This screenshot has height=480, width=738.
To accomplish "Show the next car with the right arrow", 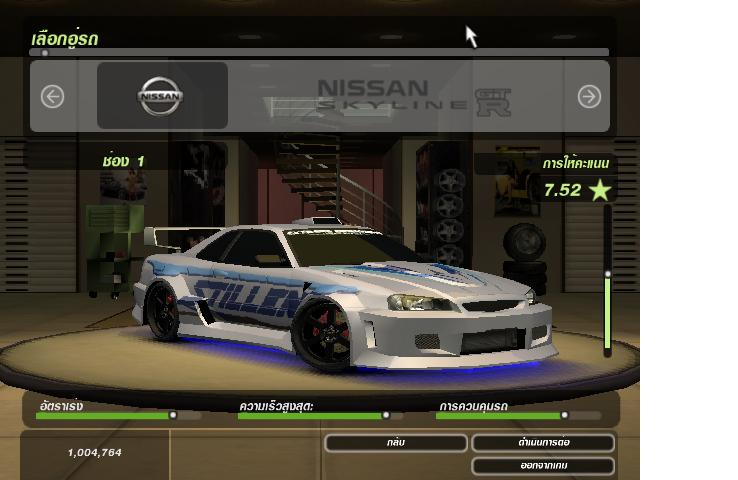I will pos(589,96).
